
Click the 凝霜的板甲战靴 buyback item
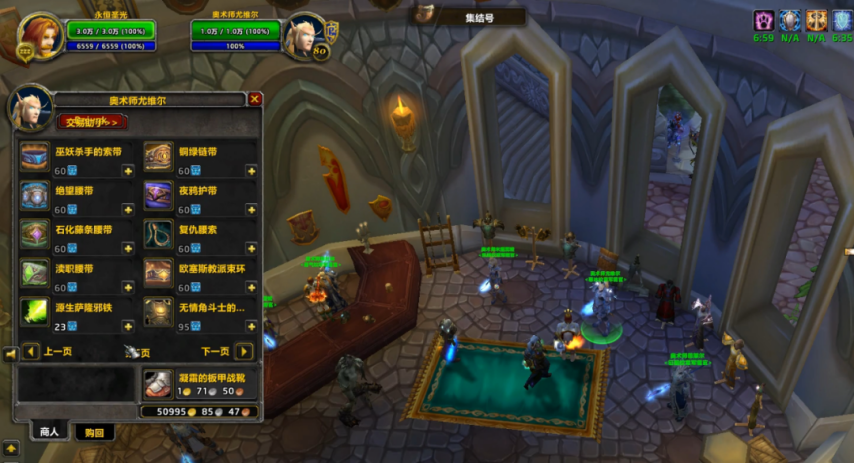156,383
